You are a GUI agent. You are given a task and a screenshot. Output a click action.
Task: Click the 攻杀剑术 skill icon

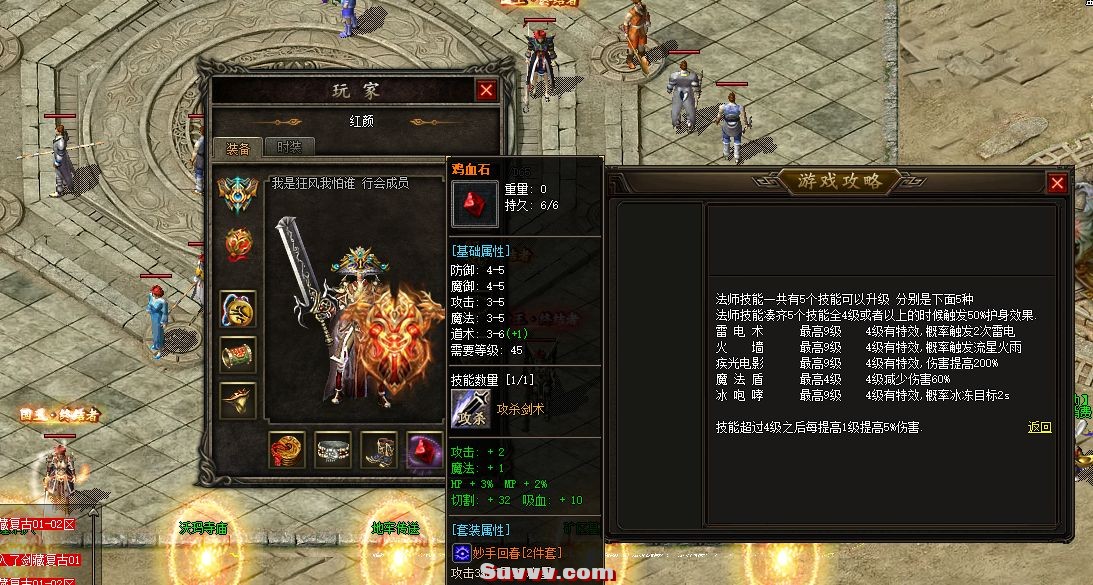(470, 410)
